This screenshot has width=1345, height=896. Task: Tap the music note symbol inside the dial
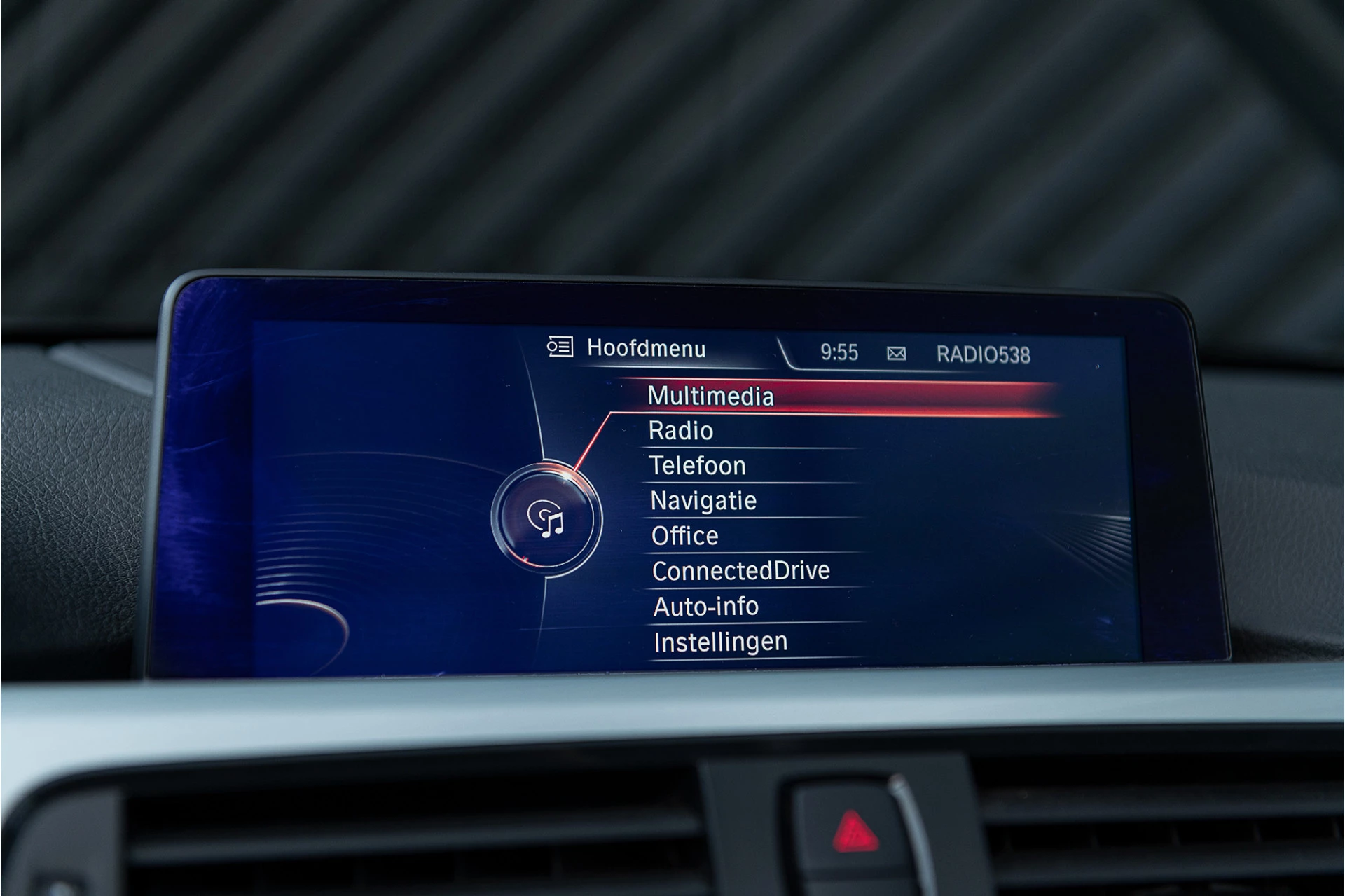553,527
